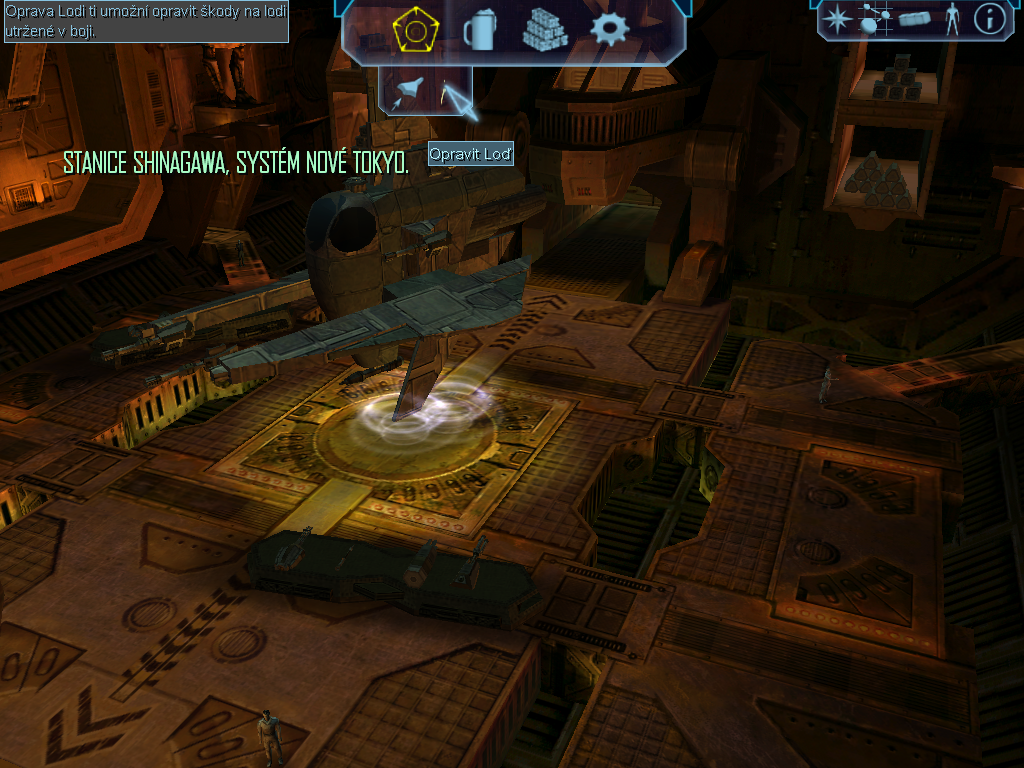This screenshot has height=768, width=1024.
Task: Go to the Bar mug icon
Action: (x=479, y=31)
